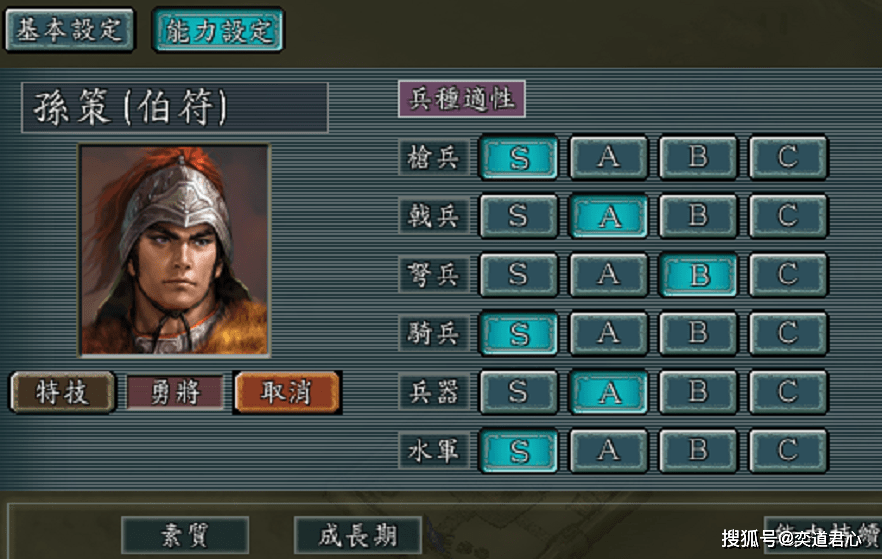This screenshot has width=882, height=559.
Task: Set 槍兵 aptitude to S
Action: [518, 157]
